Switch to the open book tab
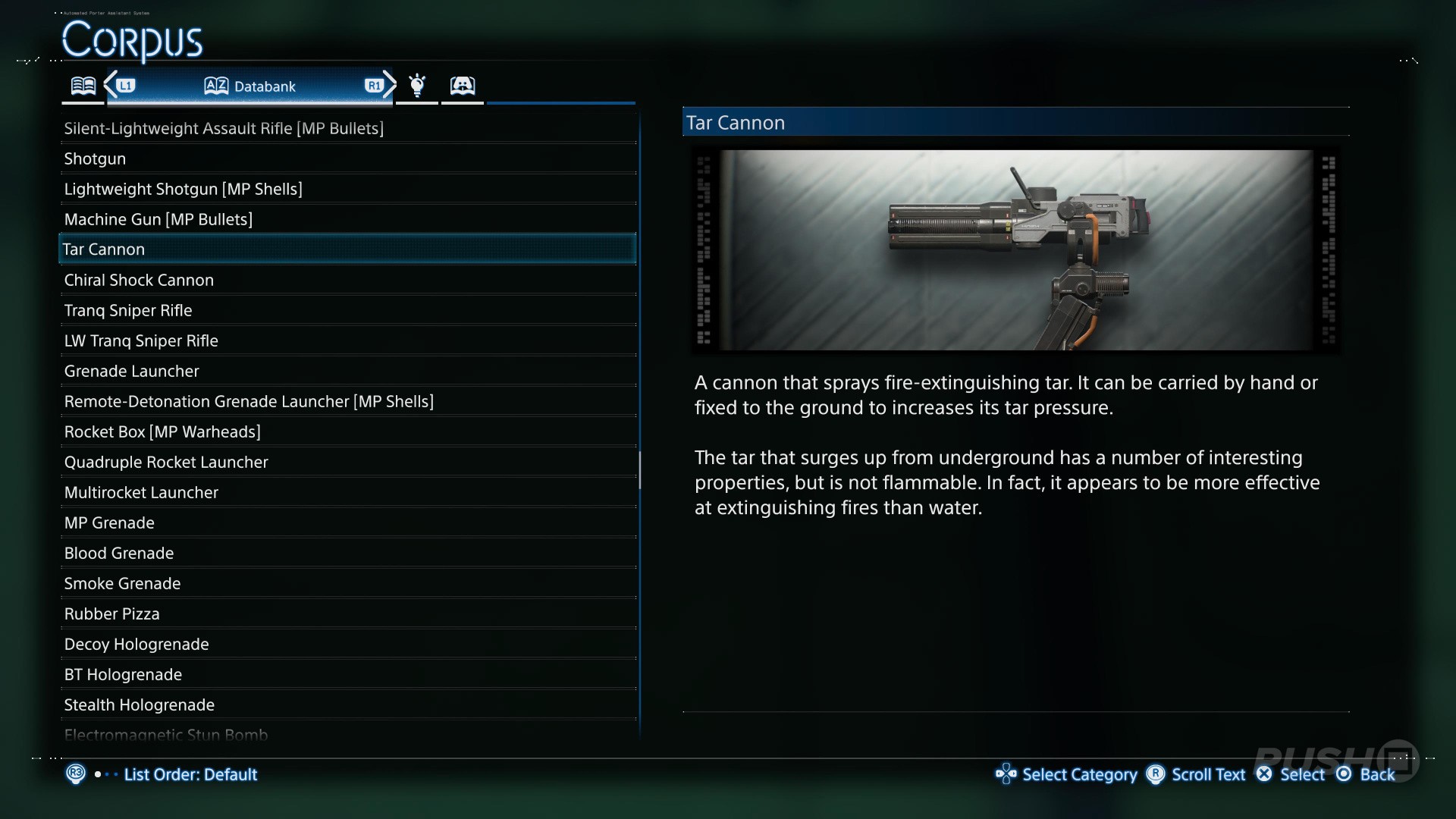 point(83,86)
